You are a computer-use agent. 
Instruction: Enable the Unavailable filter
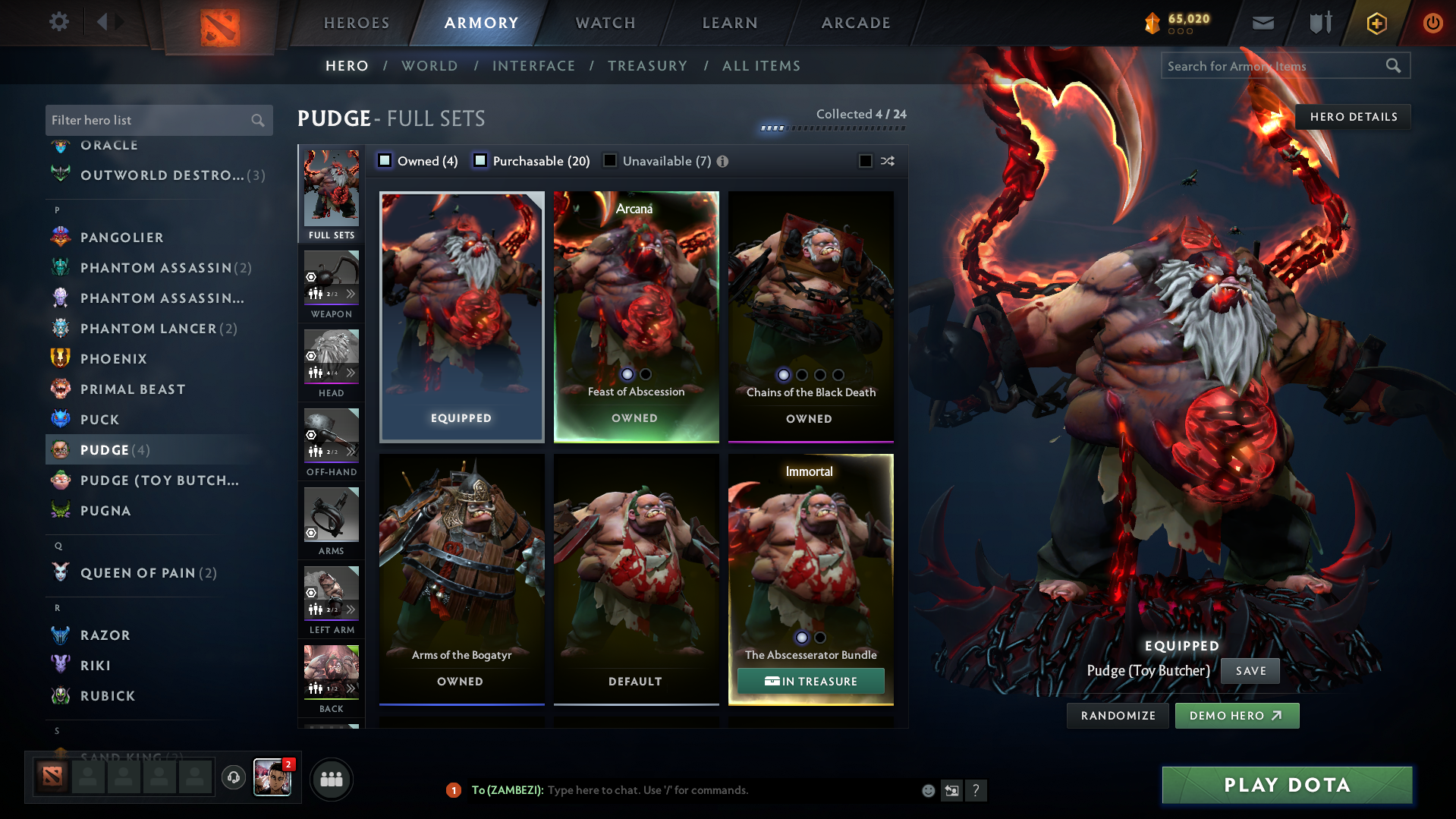tap(610, 160)
